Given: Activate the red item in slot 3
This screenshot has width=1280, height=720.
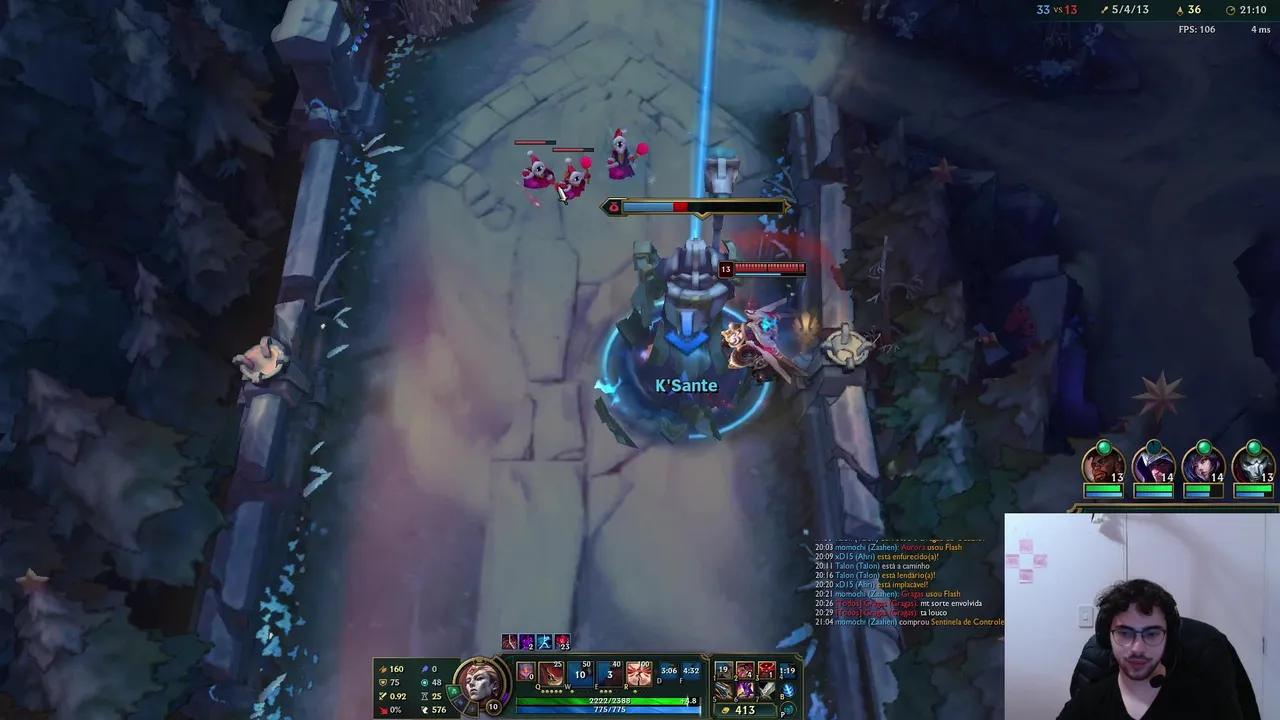Looking at the screenshot, I should 766,670.
